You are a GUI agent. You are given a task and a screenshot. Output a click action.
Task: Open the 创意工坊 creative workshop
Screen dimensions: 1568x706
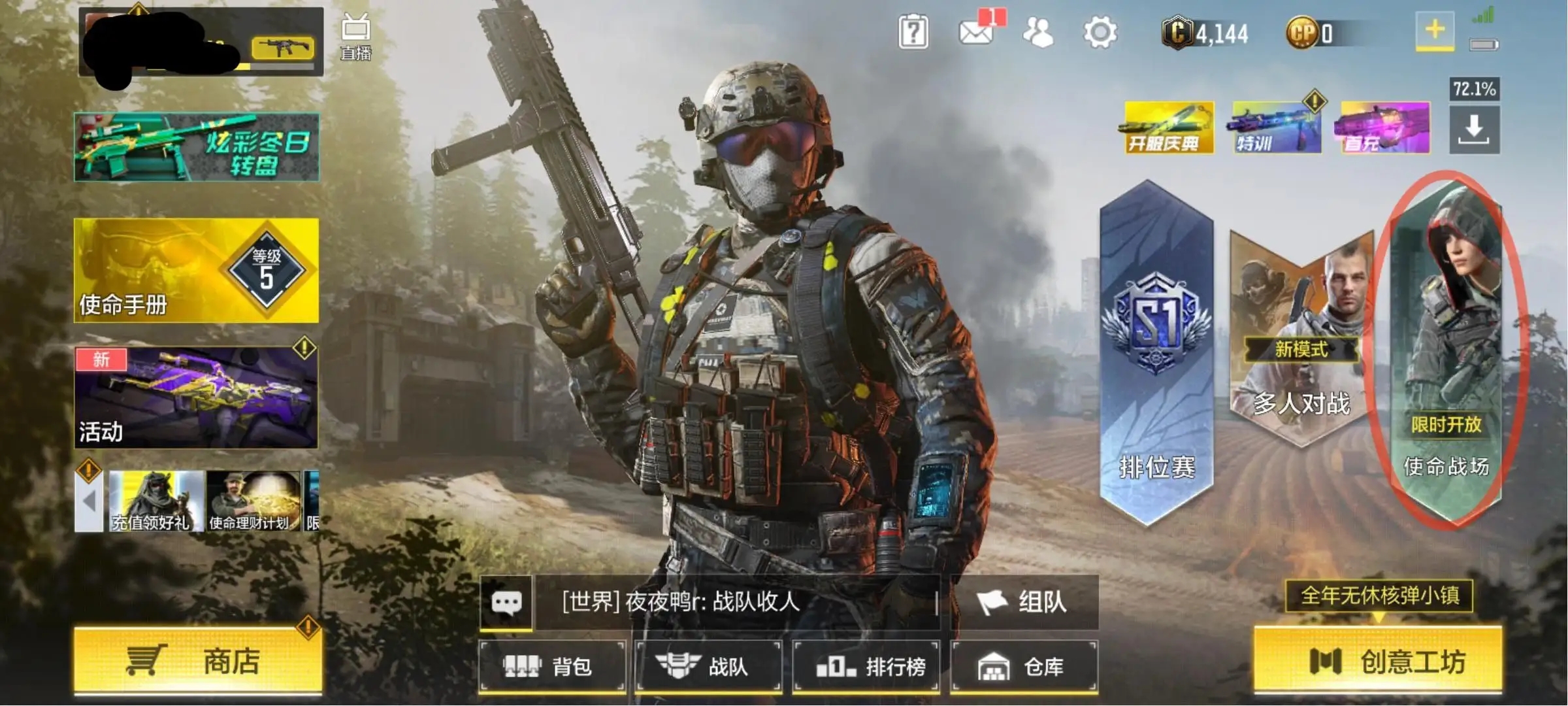pyautogui.click(x=1378, y=661)
